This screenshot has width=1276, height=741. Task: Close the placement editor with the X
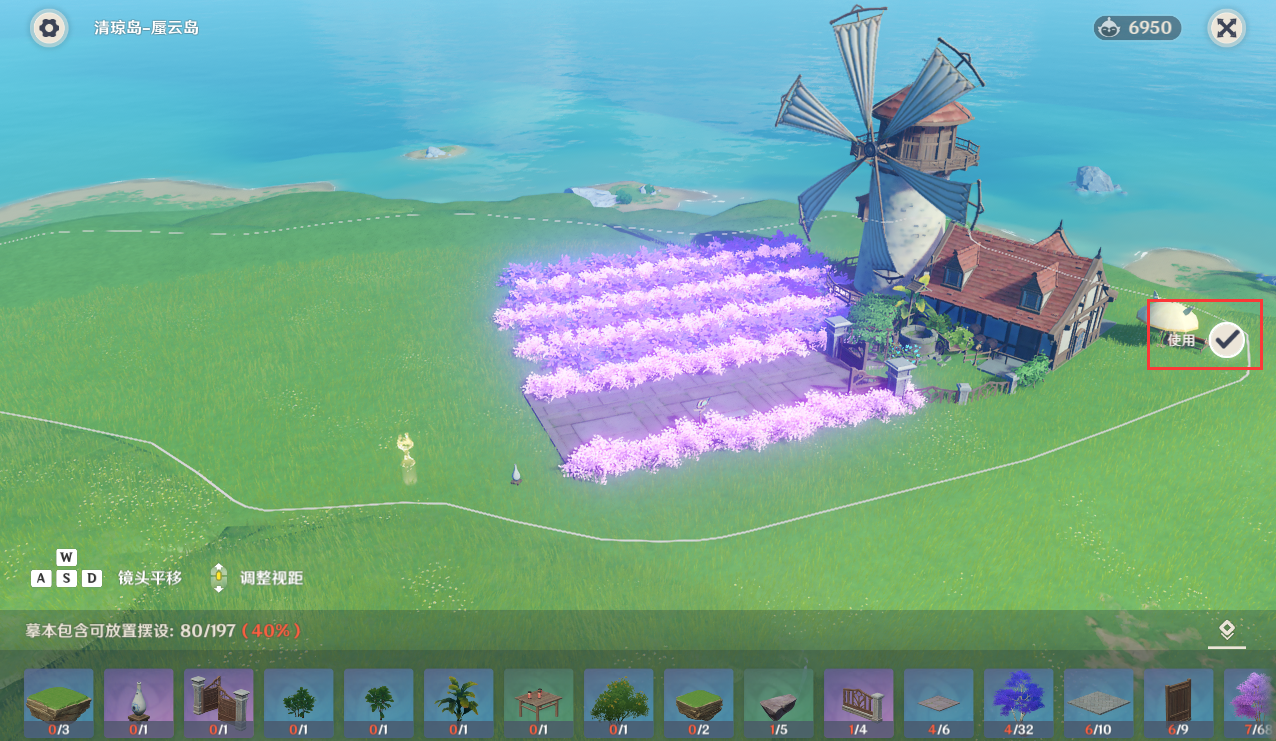(x=1226, y=28)
